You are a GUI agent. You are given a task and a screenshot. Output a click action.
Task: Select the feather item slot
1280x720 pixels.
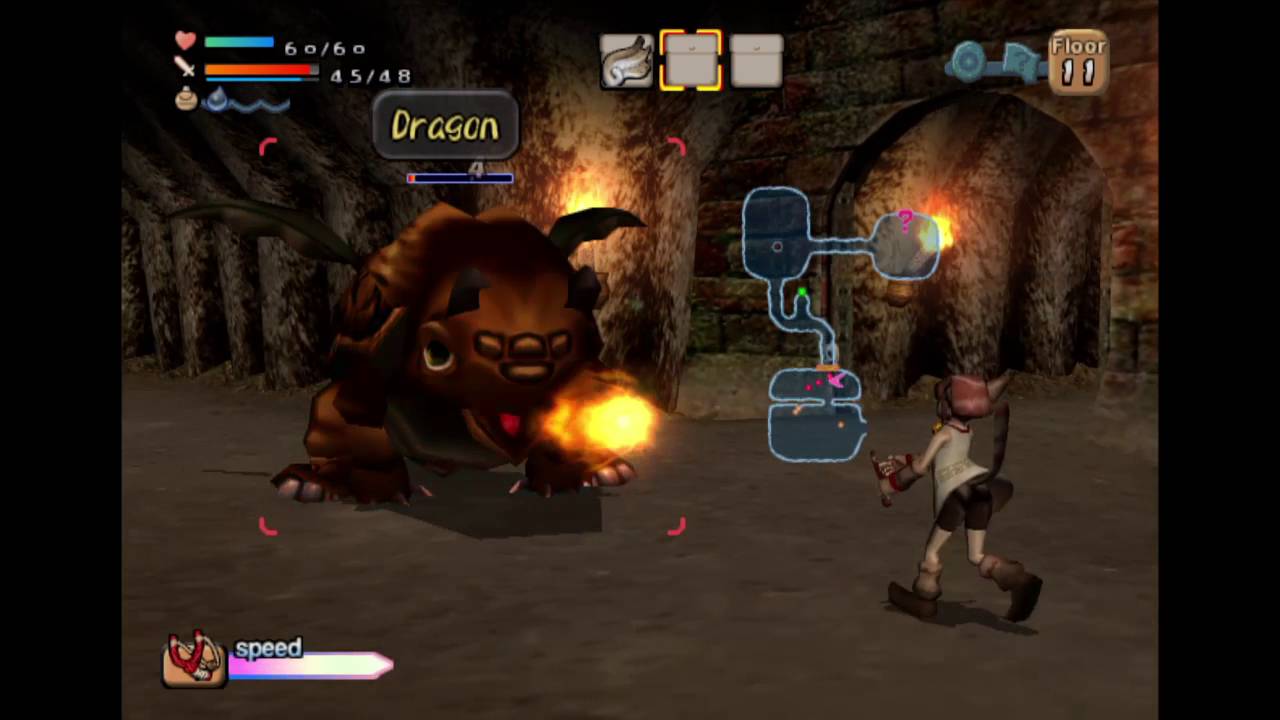tap(626, 62)
